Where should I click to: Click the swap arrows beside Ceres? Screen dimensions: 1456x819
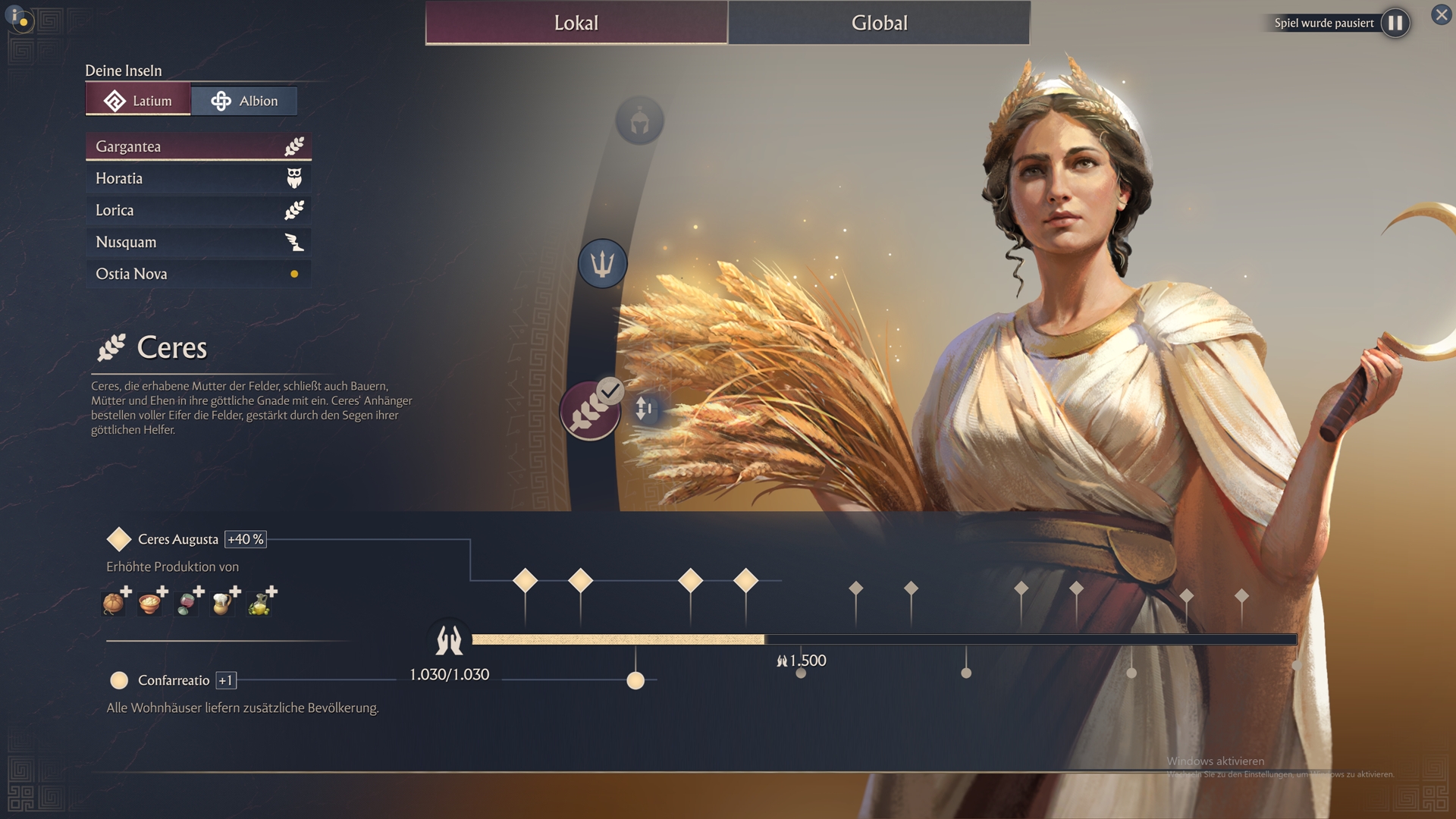pyautogui.click(x=644, y=409)
